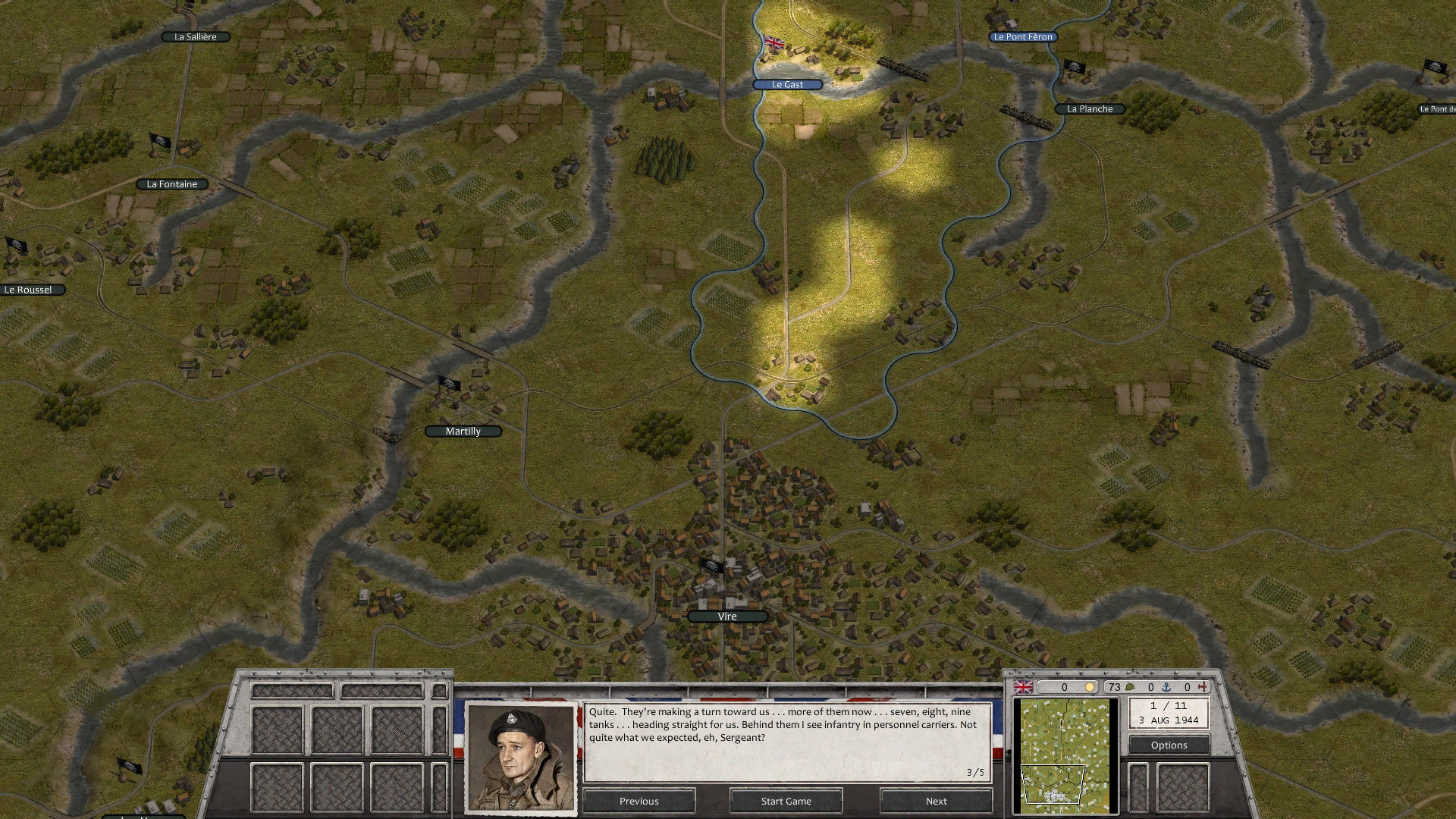This screenshot has height=819, width=1456.
Task: Go back using the Previous button
Action: click(x=639, y=801)
